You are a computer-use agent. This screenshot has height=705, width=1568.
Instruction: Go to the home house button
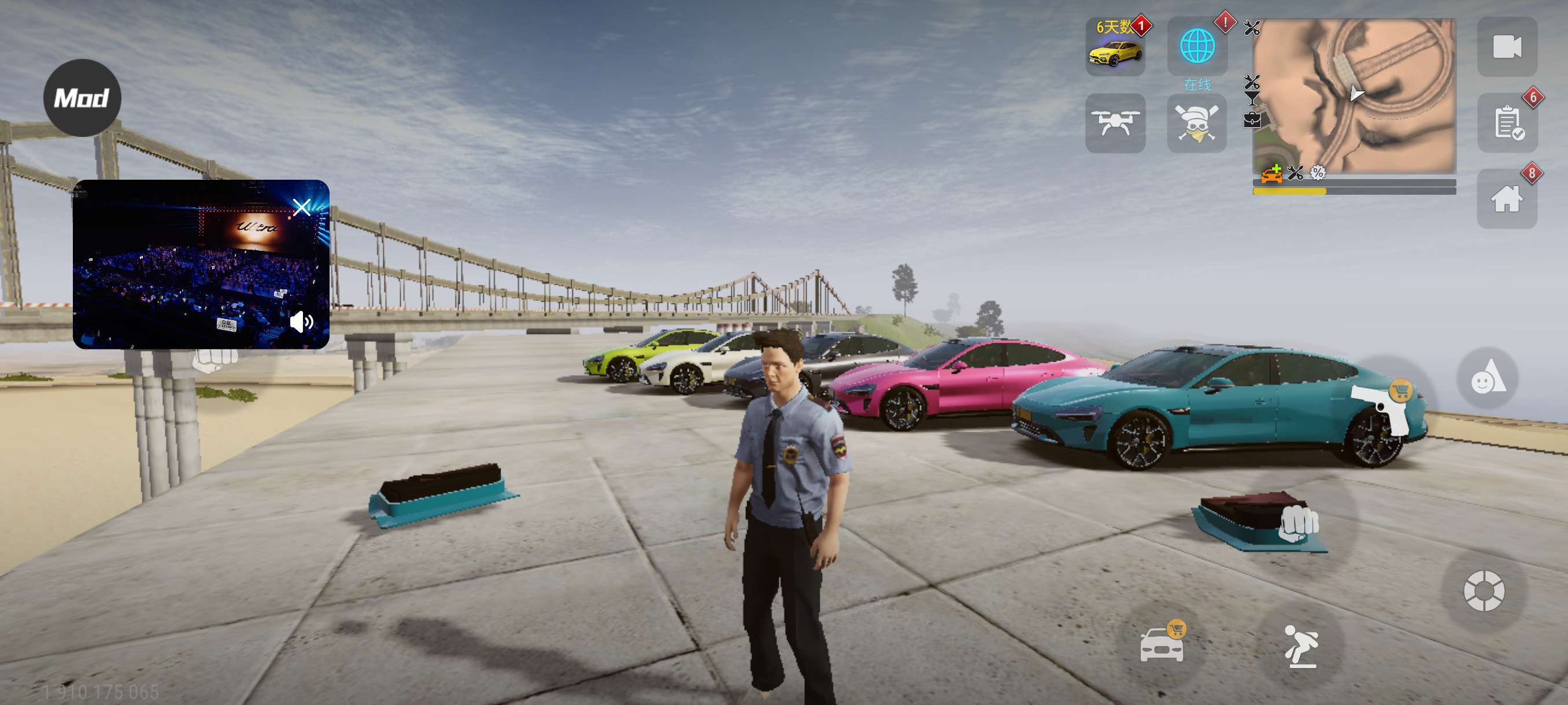pyautogui.click(x=1507, y=199)
